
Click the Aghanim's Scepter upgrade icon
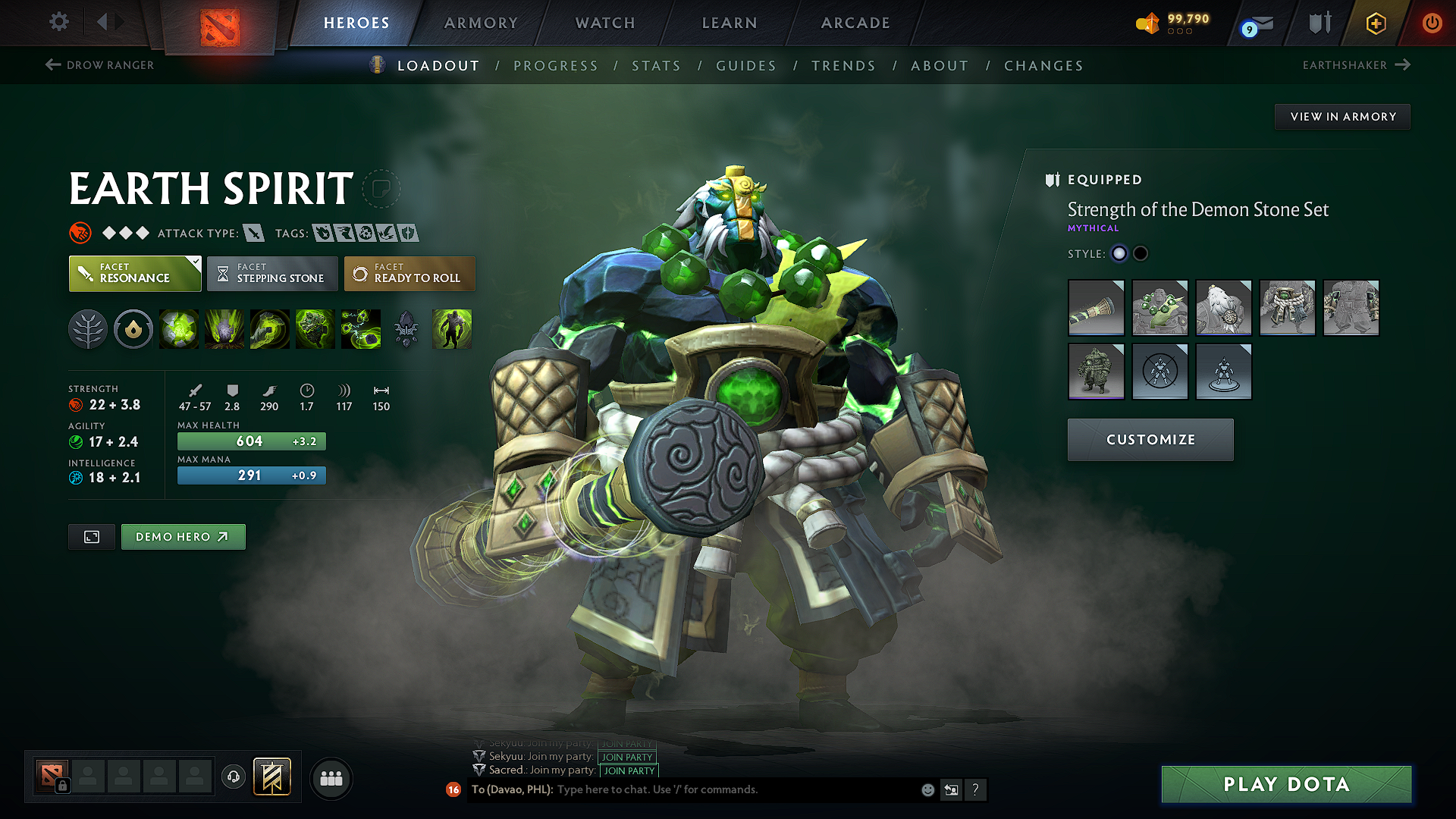[407, 329]
